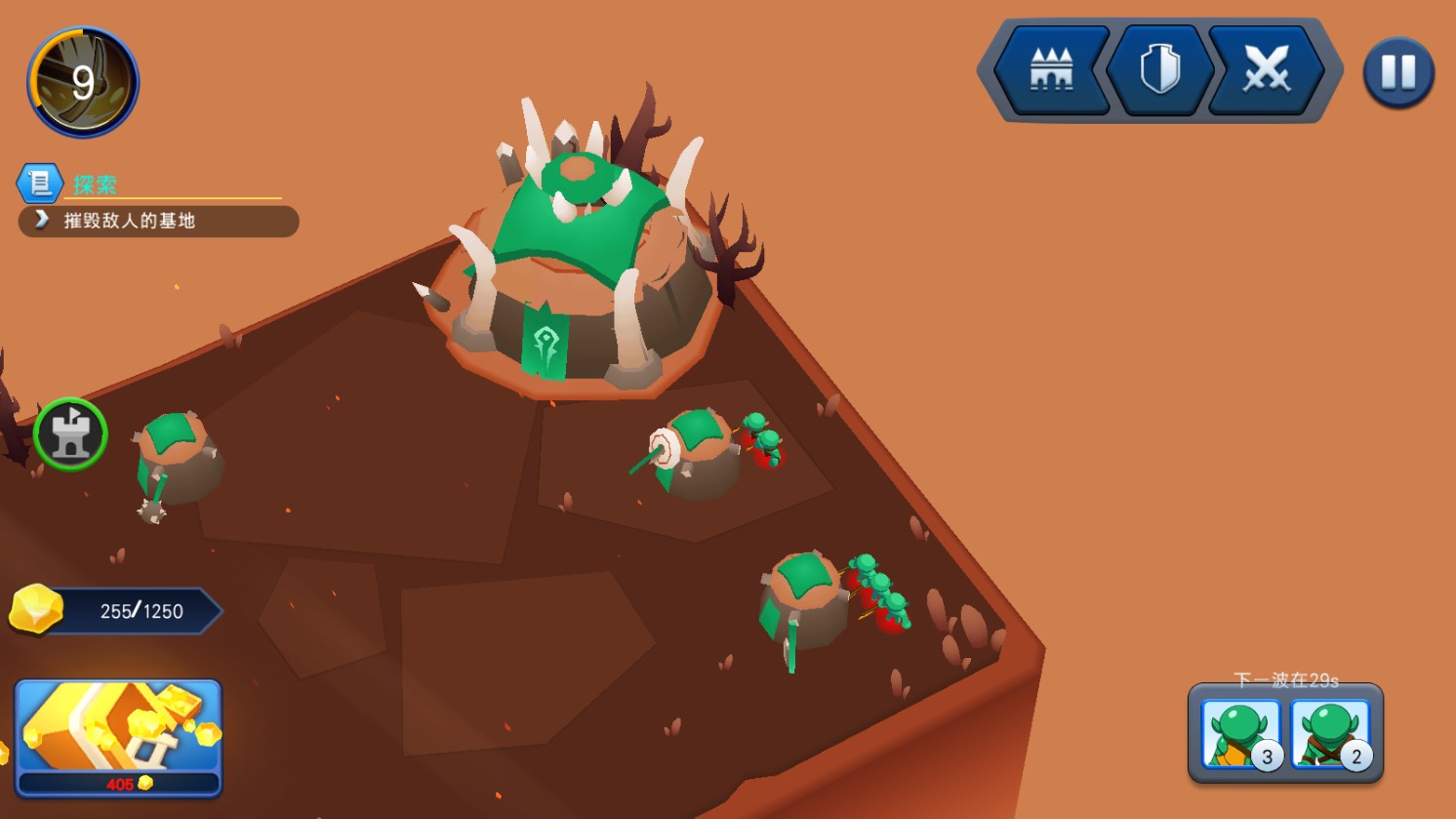
Task: Pause the game
Action: click(1397, 72)
